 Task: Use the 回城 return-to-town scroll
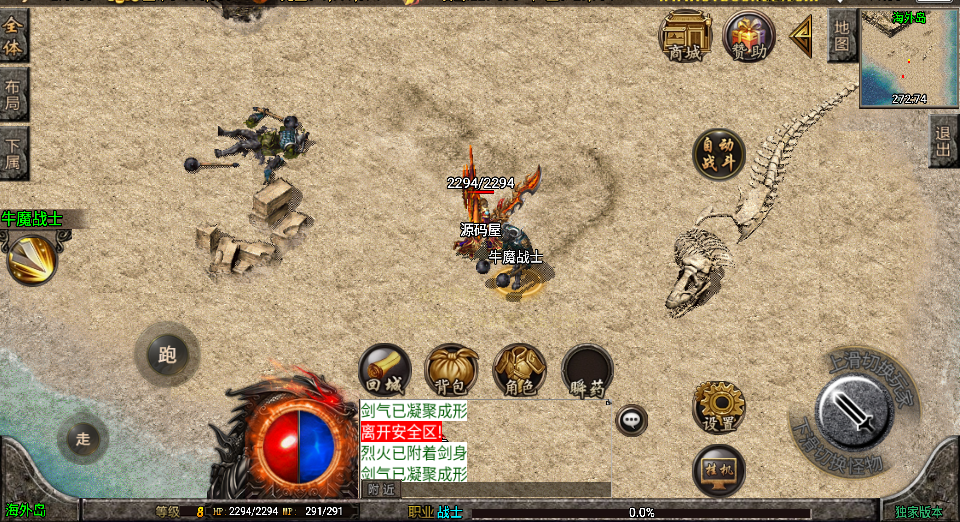384,371
